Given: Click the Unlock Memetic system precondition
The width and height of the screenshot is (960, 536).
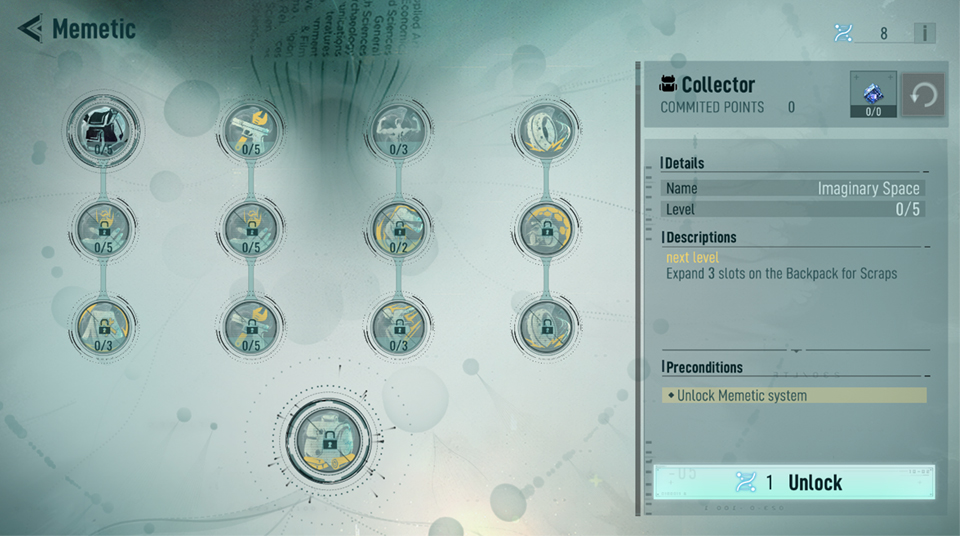Looking at the screenshot, I should pyautogui.click(x=795, y=396).
